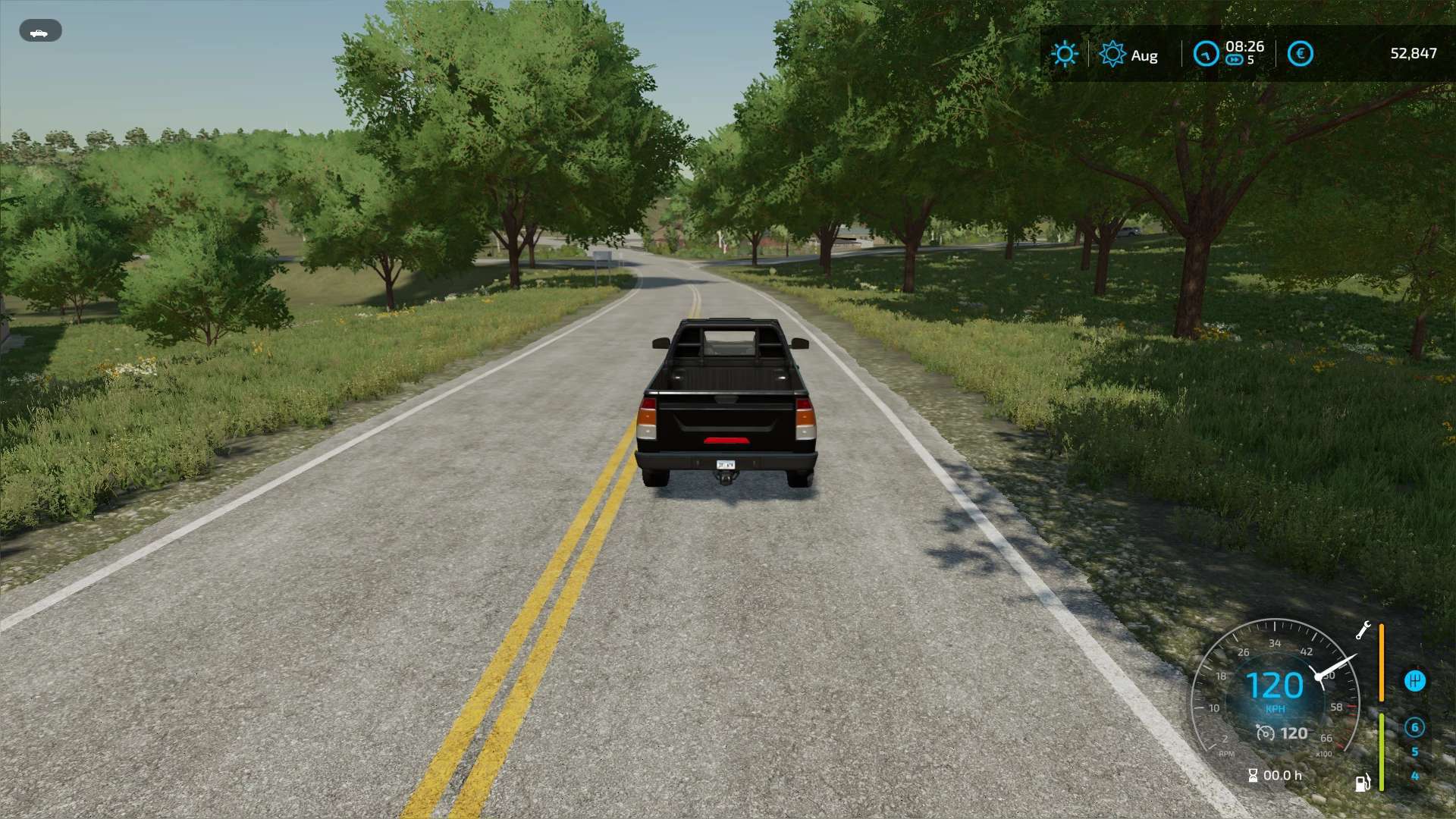This screenshot has width=1456, height=819.
Task: Select the sunny weather icon
Action: point(1064,54)
